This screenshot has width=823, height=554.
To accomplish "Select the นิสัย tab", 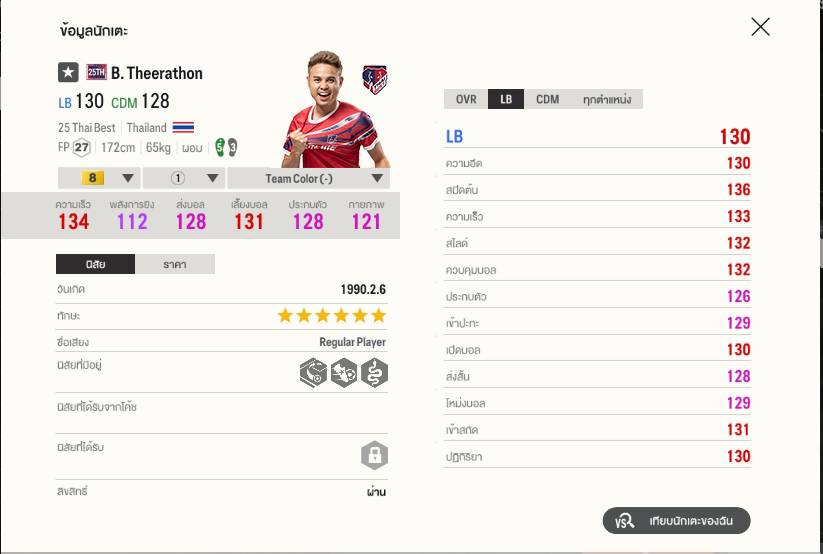I will click(95, 264).
